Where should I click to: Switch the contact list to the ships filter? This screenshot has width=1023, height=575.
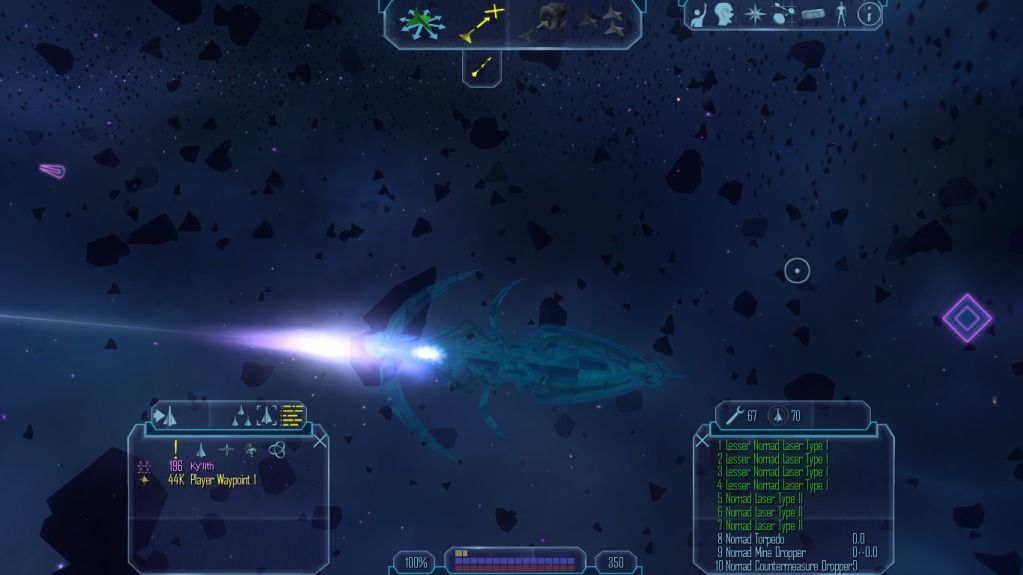coord(200,450)
